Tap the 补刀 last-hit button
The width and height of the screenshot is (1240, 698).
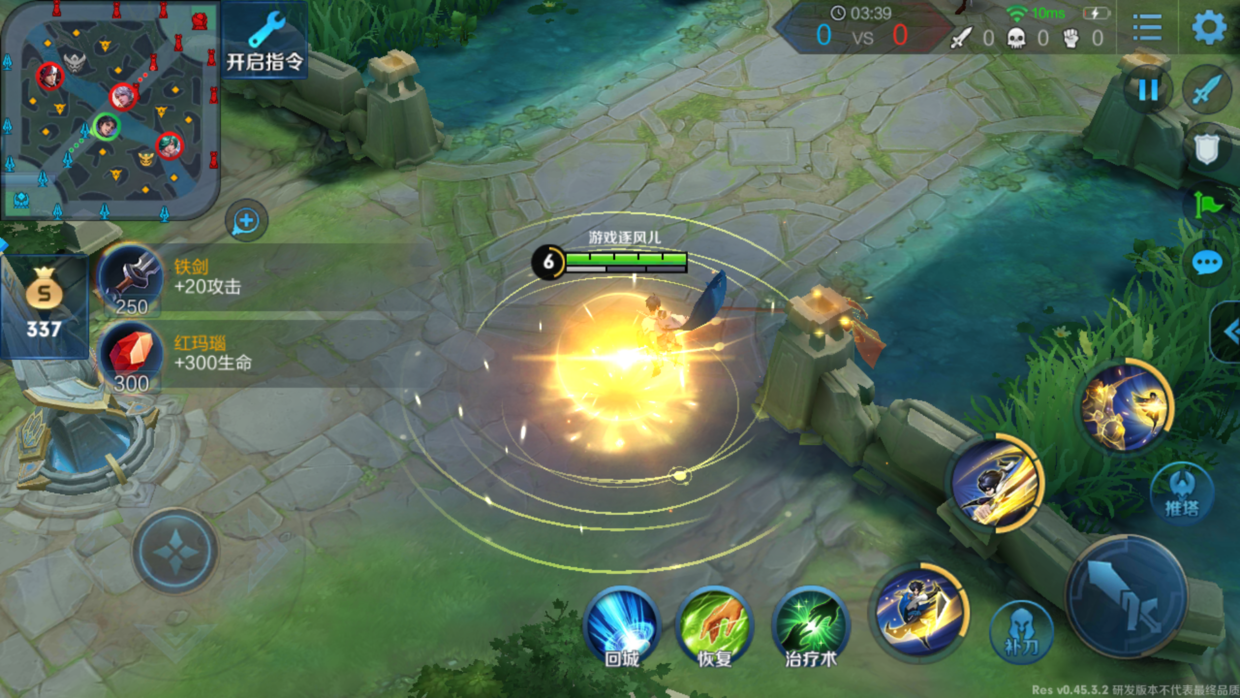tap(1021, 632)
